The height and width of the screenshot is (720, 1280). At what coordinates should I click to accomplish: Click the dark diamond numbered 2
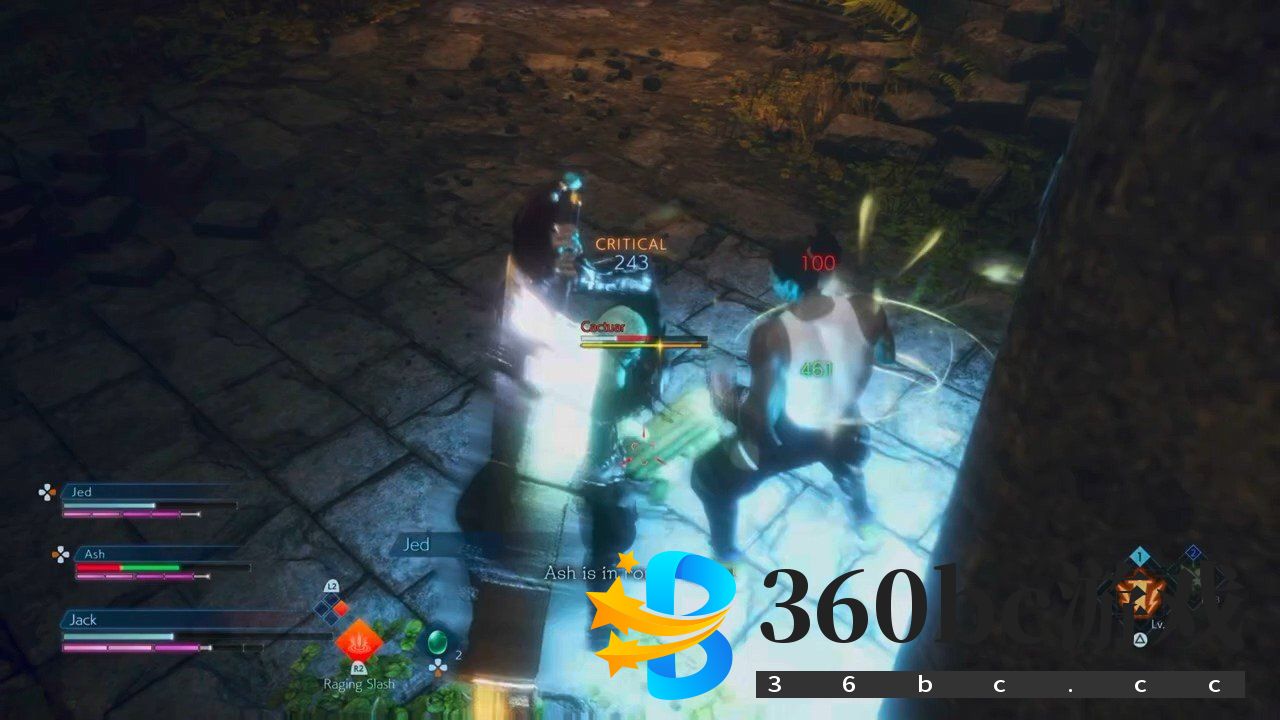coord(1194,552)
